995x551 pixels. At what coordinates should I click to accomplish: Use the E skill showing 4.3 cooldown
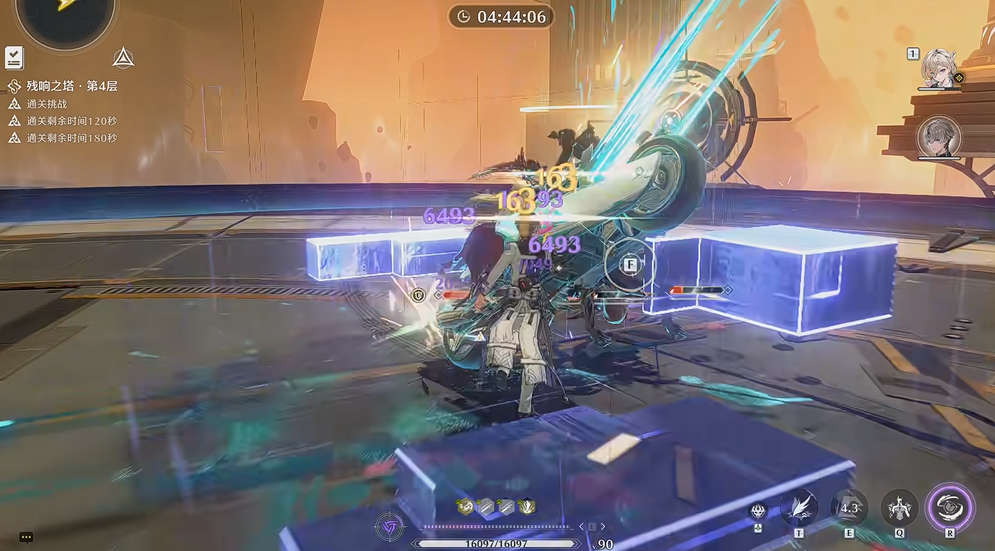click(849, 507)
